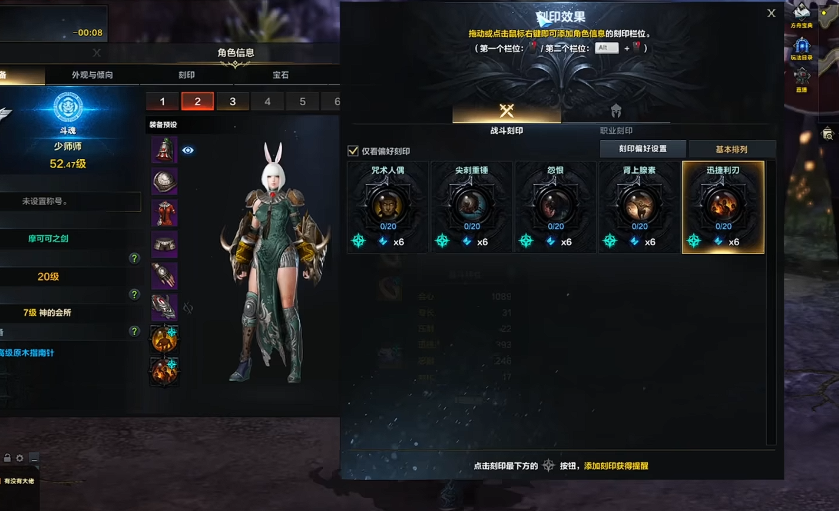Pick the 肾上腺素 engraving card
Screen dimensions: 839x511
point(639,207)
